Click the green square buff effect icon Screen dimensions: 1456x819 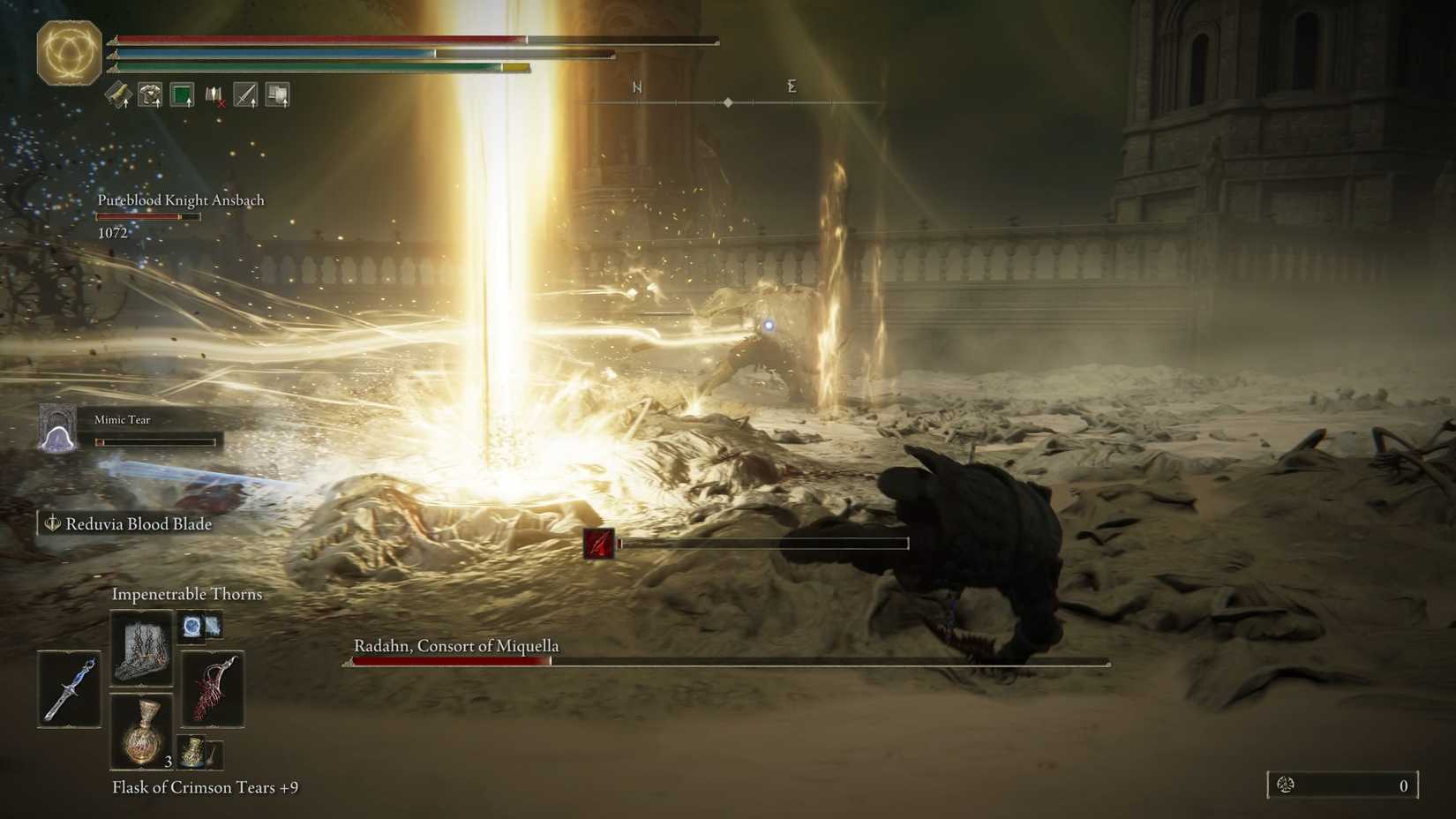tap(182, 93)
